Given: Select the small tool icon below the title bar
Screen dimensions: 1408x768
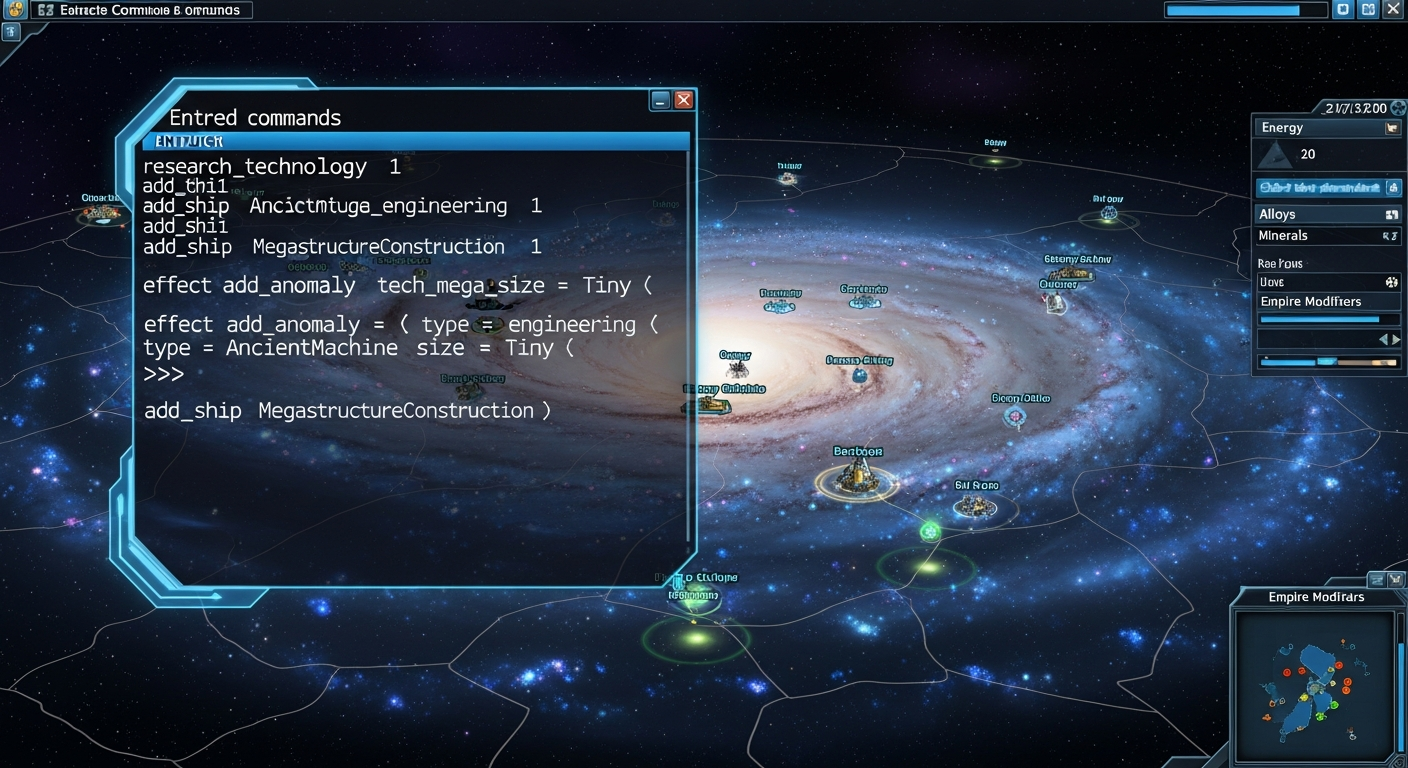Looking at the screenshot, I should (x=10, y=33).
